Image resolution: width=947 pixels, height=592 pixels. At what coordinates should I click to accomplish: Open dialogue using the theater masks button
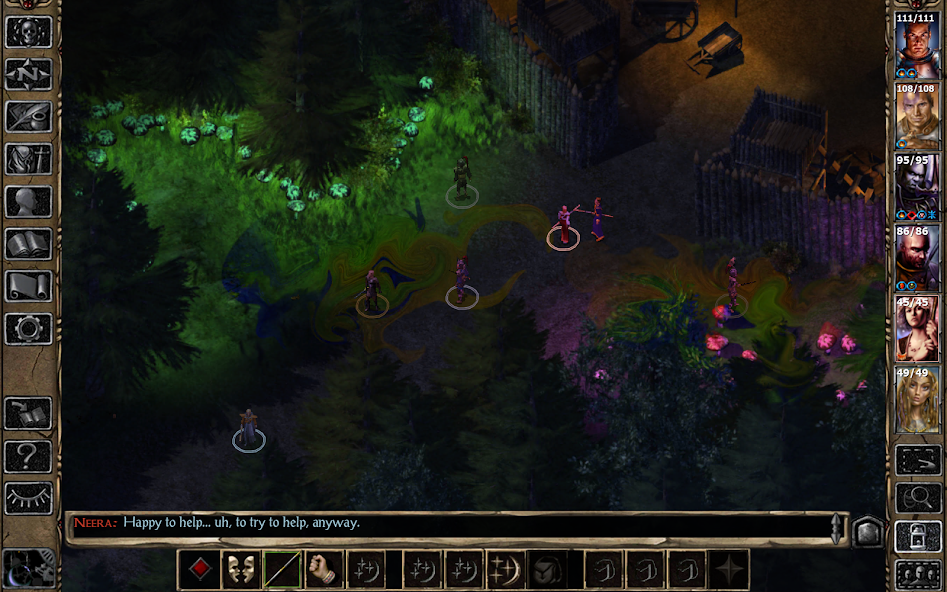pyautogui.click(x=241, y=570)
